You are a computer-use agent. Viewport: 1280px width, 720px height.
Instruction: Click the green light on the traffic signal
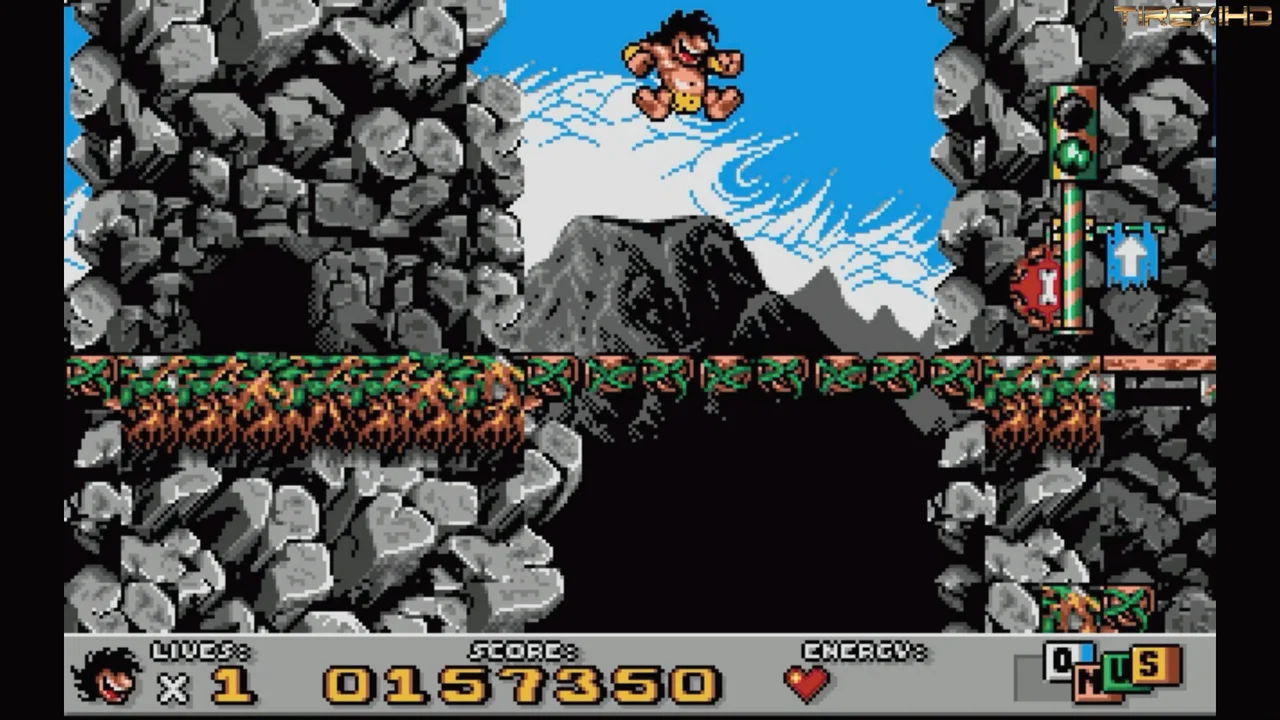tap(1072, 155)
